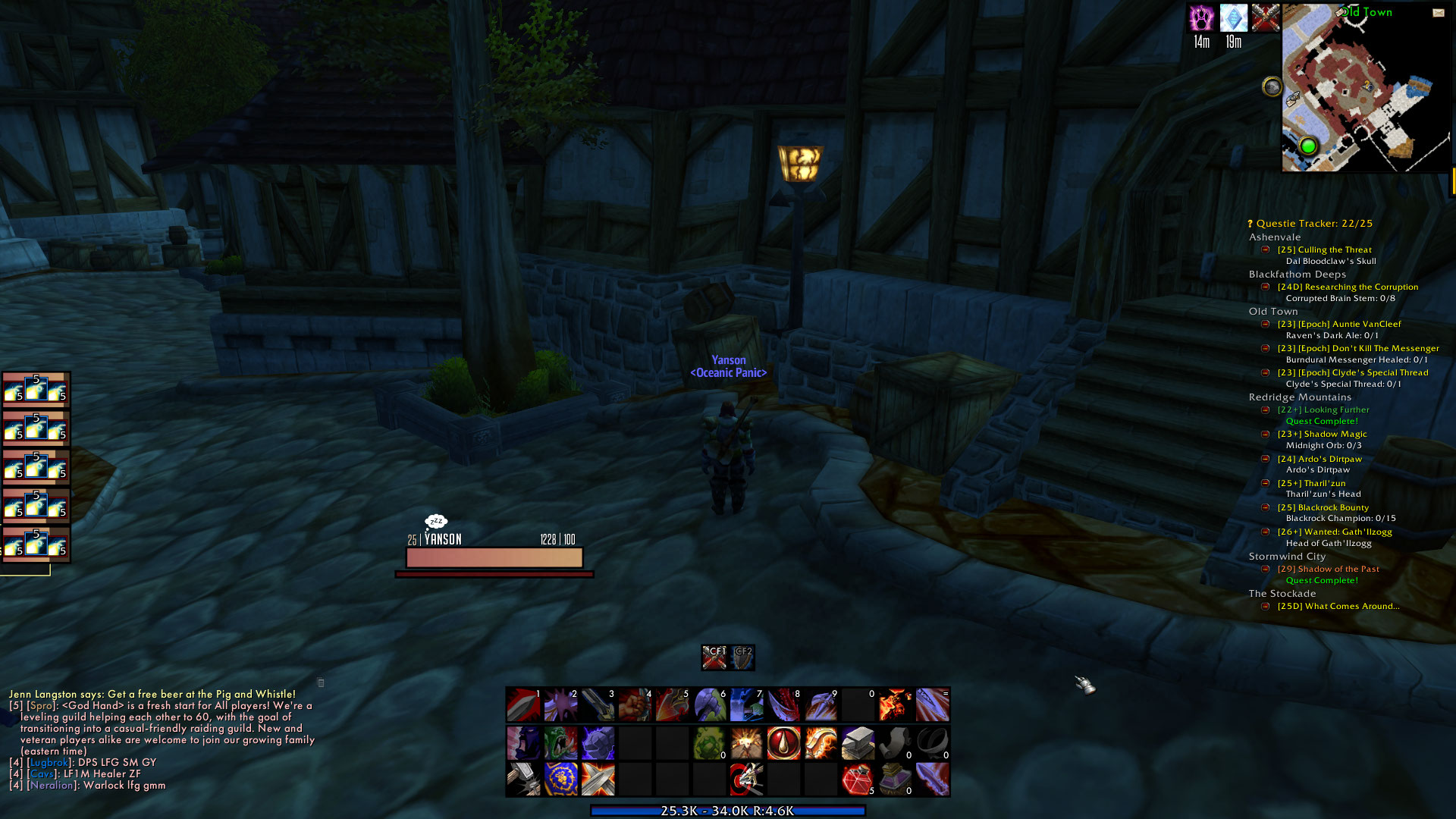Switch to the CF2 shield stance
Image resolution: width=1456 pixels, height=819 pixels.
click(x=742, y=657)
